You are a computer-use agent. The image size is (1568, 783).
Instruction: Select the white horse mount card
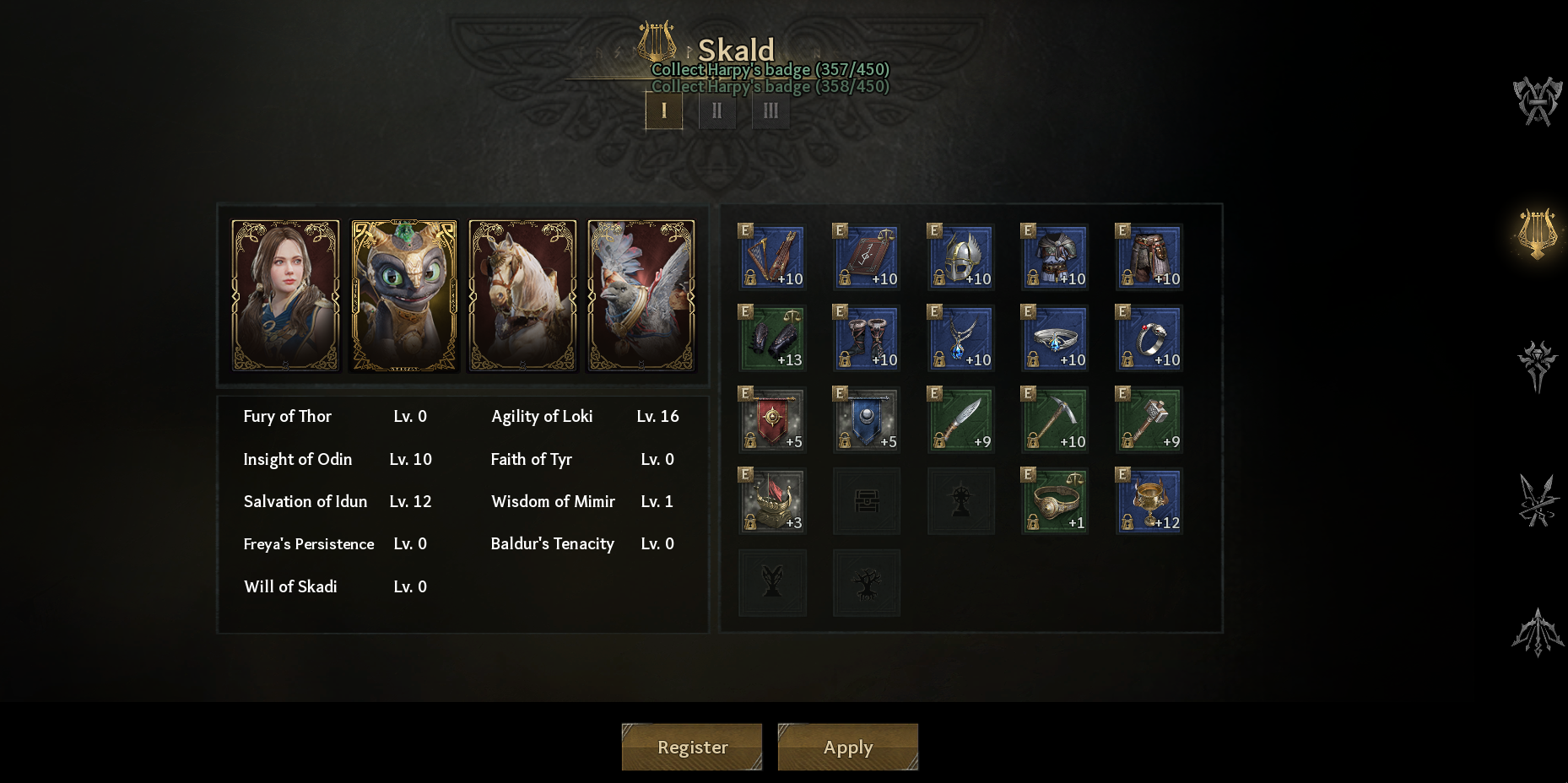tap(522, 295)
